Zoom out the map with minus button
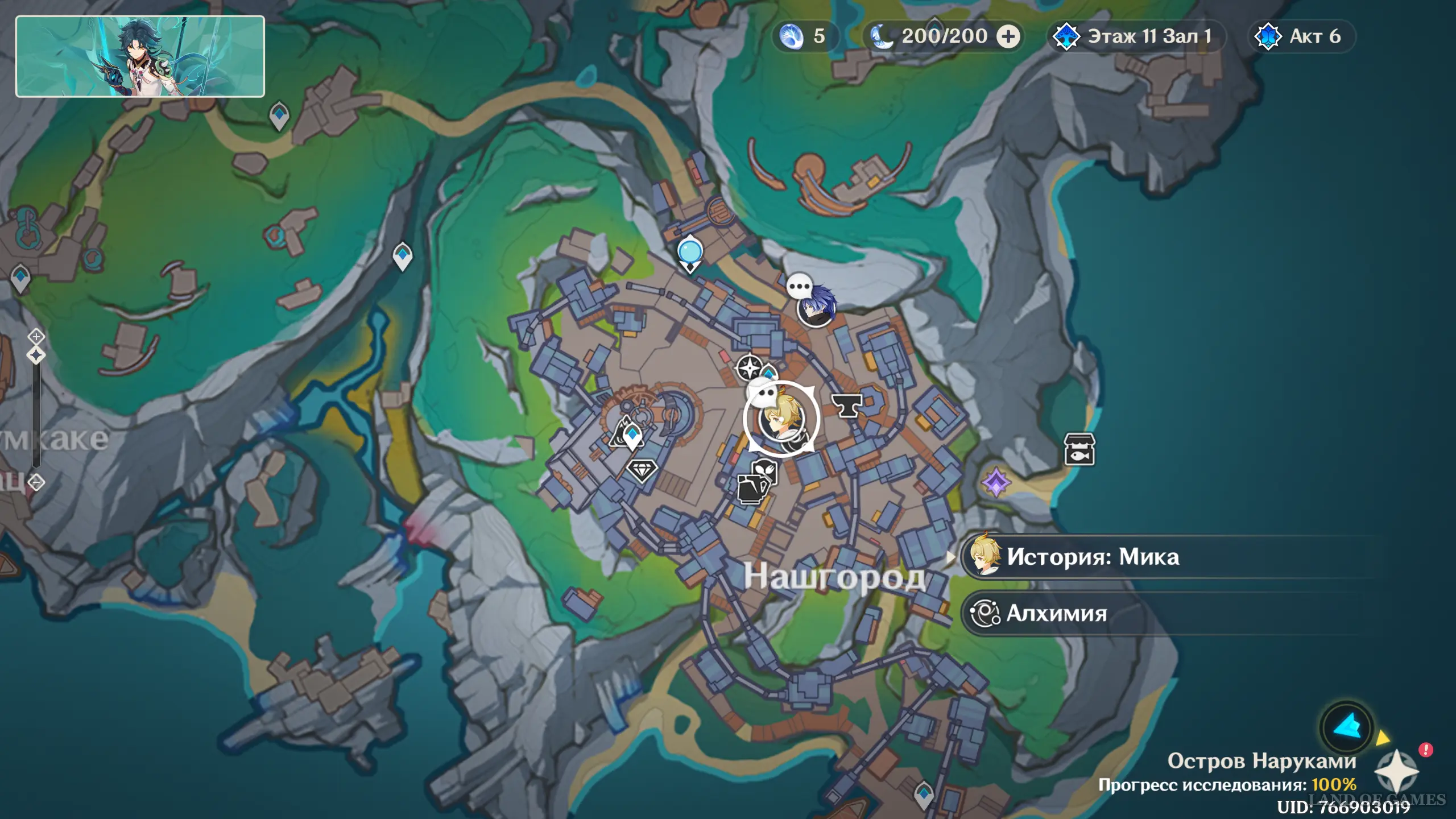This screenshot has height=819, width=1456. [36, 482]
